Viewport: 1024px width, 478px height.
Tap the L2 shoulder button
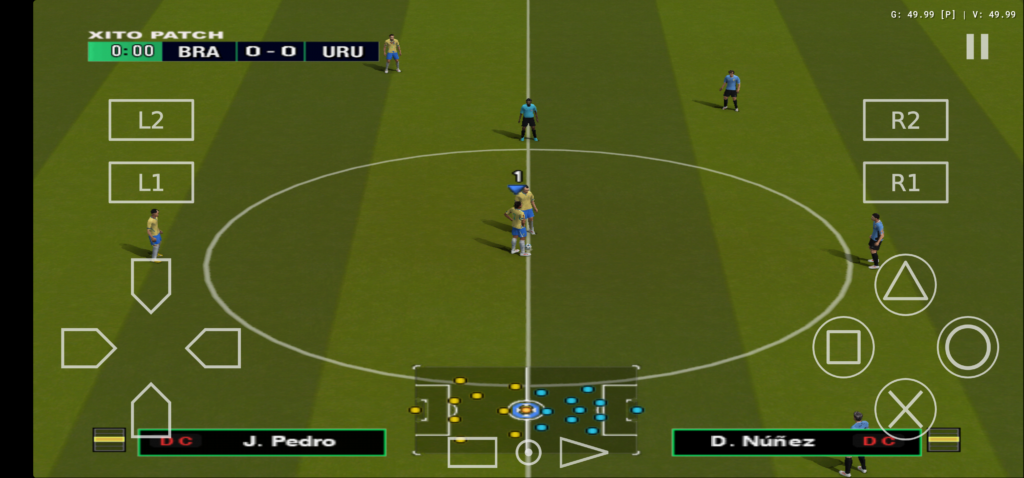click(x=151, y=120)
